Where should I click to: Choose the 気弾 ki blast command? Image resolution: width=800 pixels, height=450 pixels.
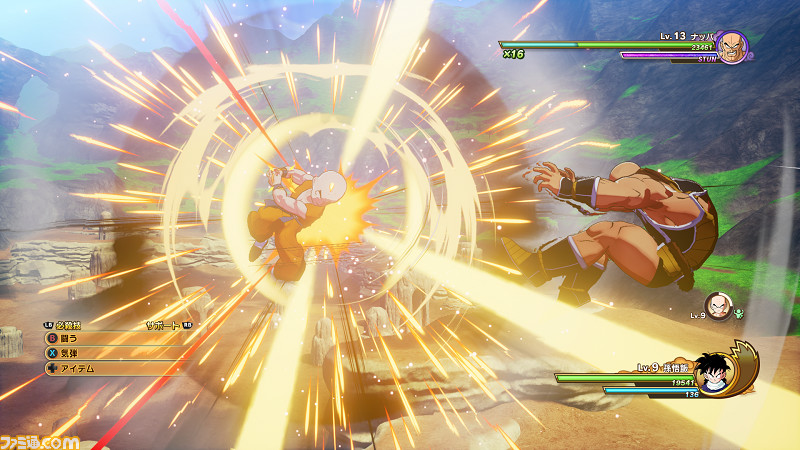(x=70, y=353)
